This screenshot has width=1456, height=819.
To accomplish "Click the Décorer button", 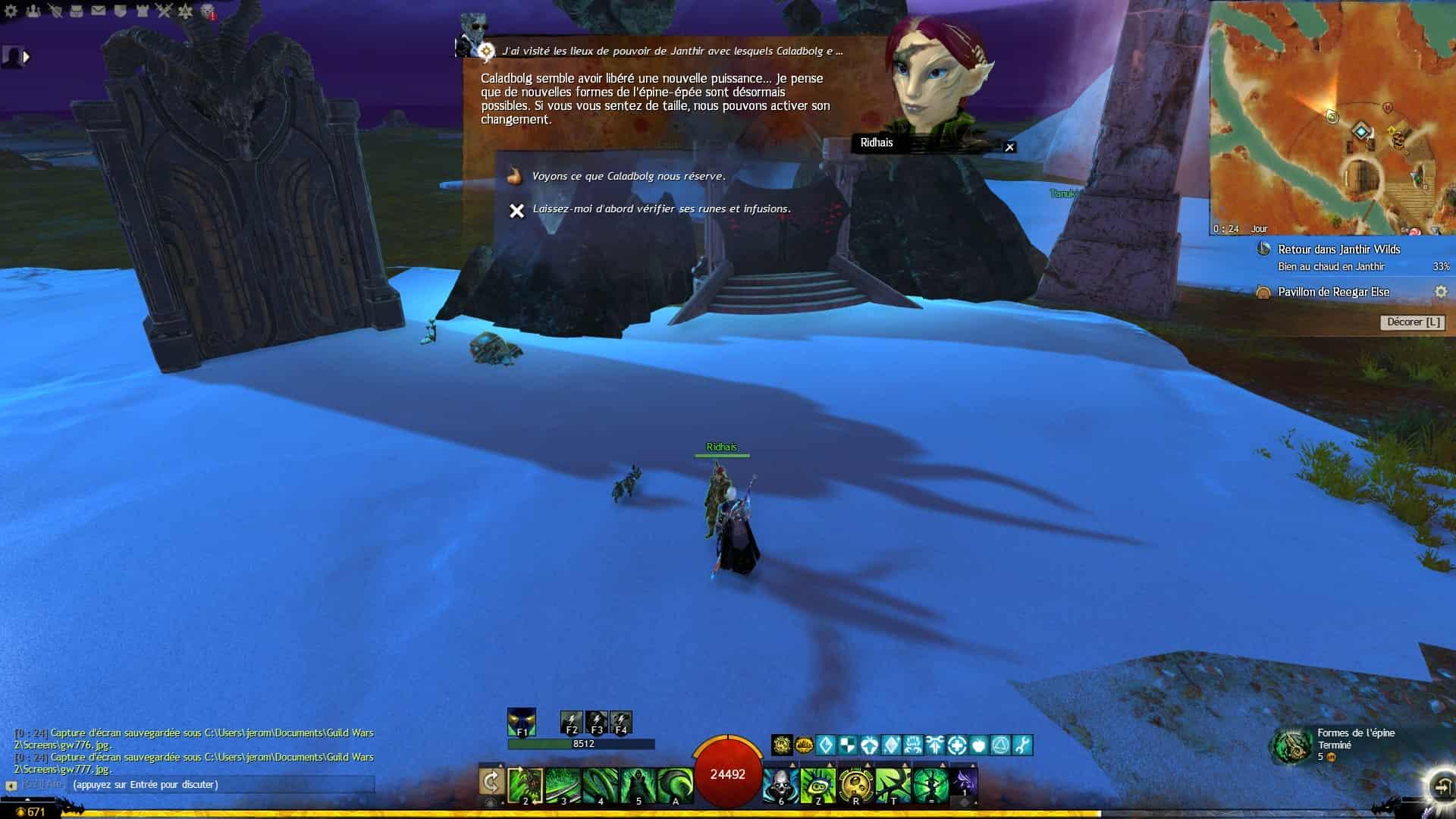I will (x=1413, y=322).
